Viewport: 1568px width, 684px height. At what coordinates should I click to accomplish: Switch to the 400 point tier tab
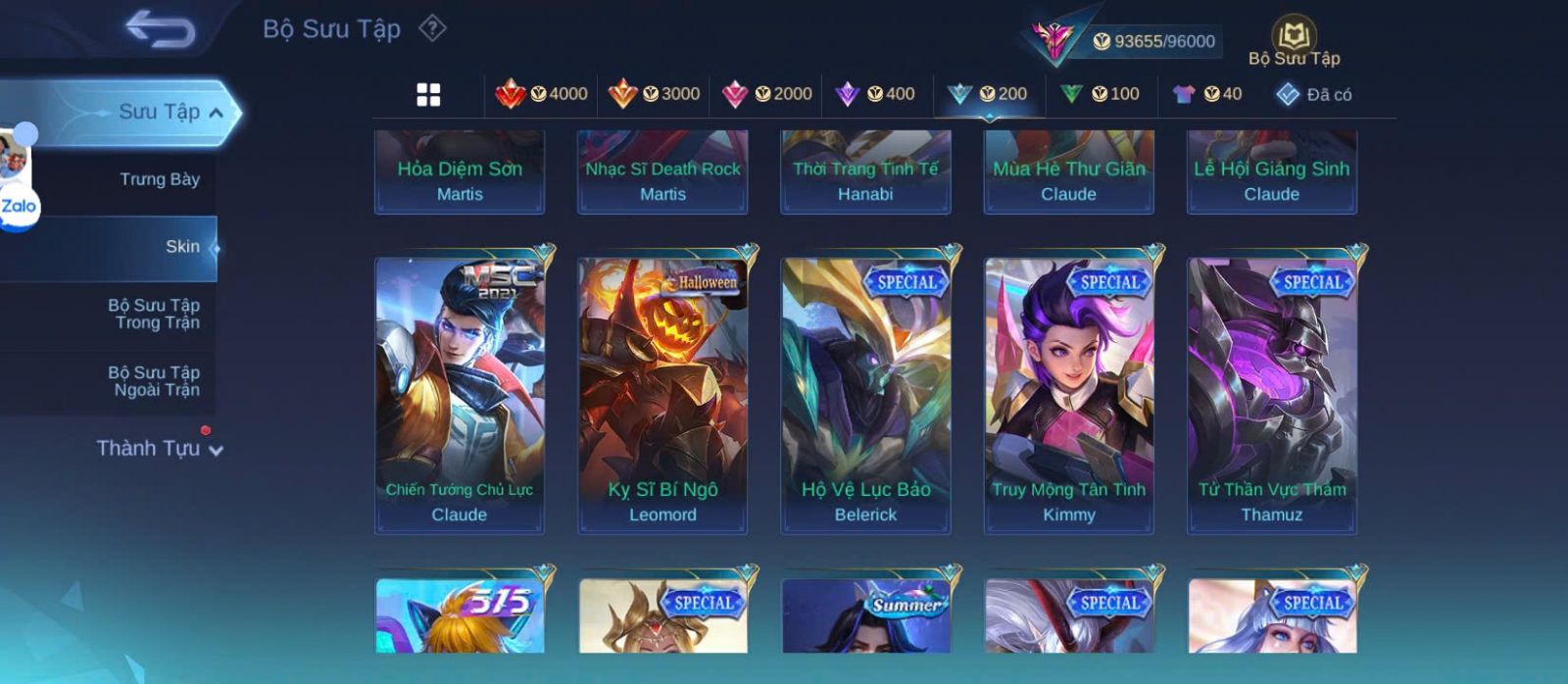point(875,94)
